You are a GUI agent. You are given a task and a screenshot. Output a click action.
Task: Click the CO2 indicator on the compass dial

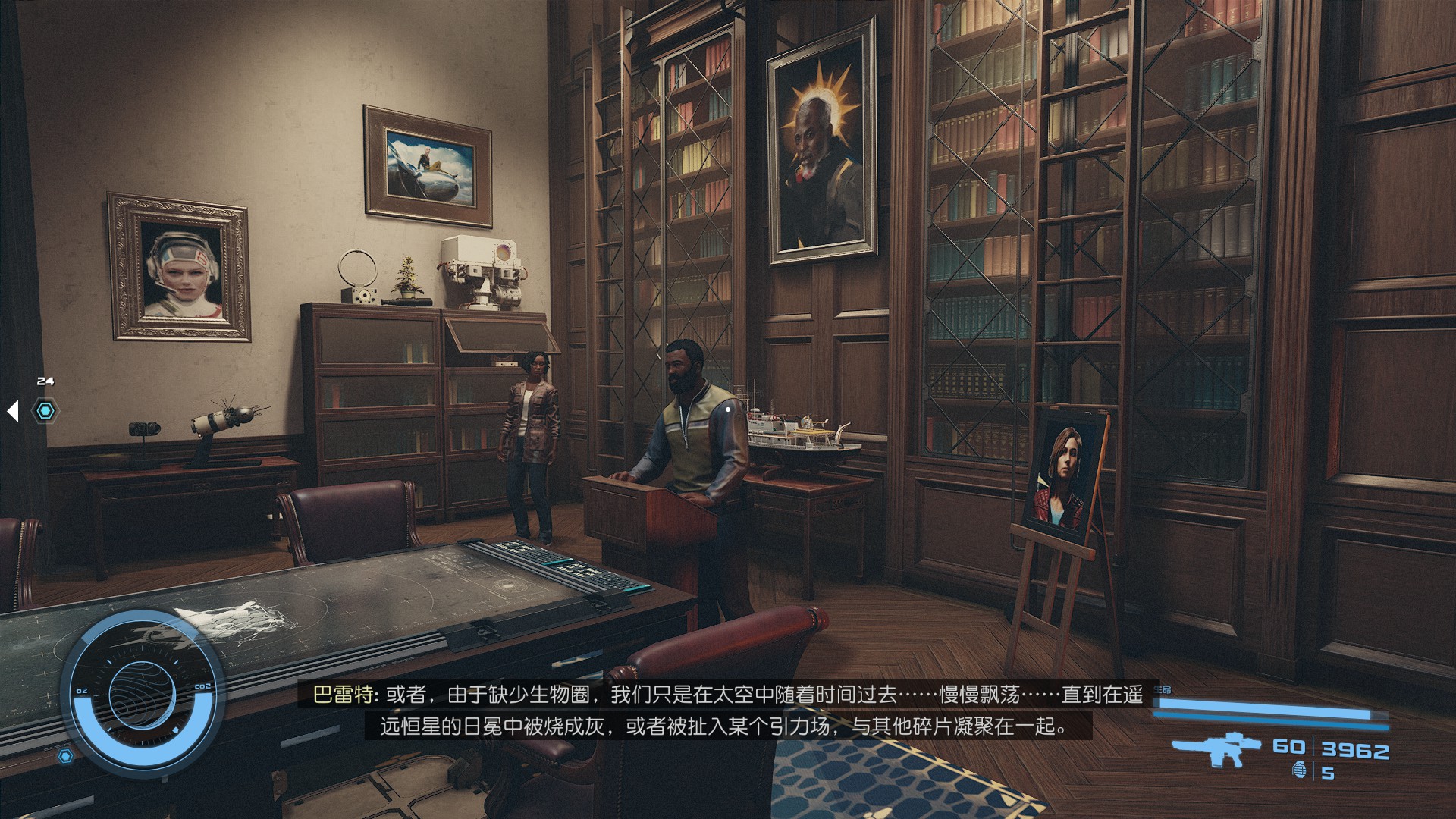(202, 686)
